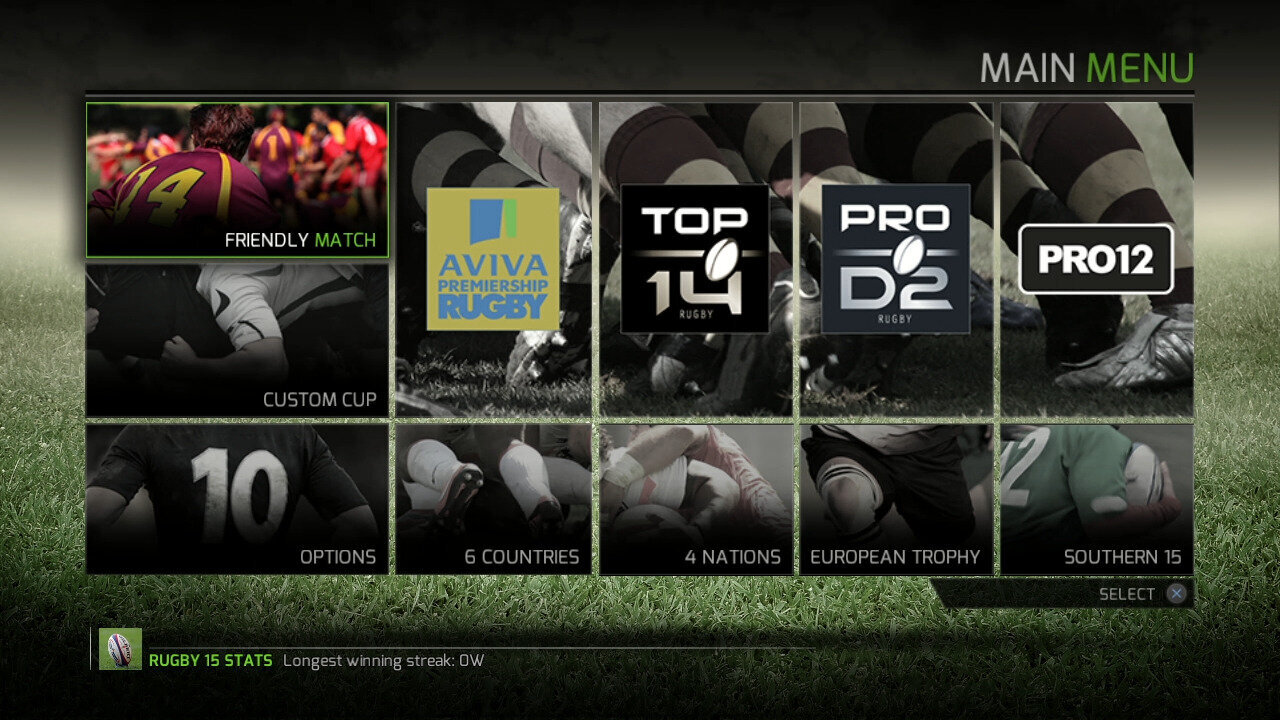The image size is (1280, 720).
Task: Select the Friendly Match tile
Action: pos(237,180)
